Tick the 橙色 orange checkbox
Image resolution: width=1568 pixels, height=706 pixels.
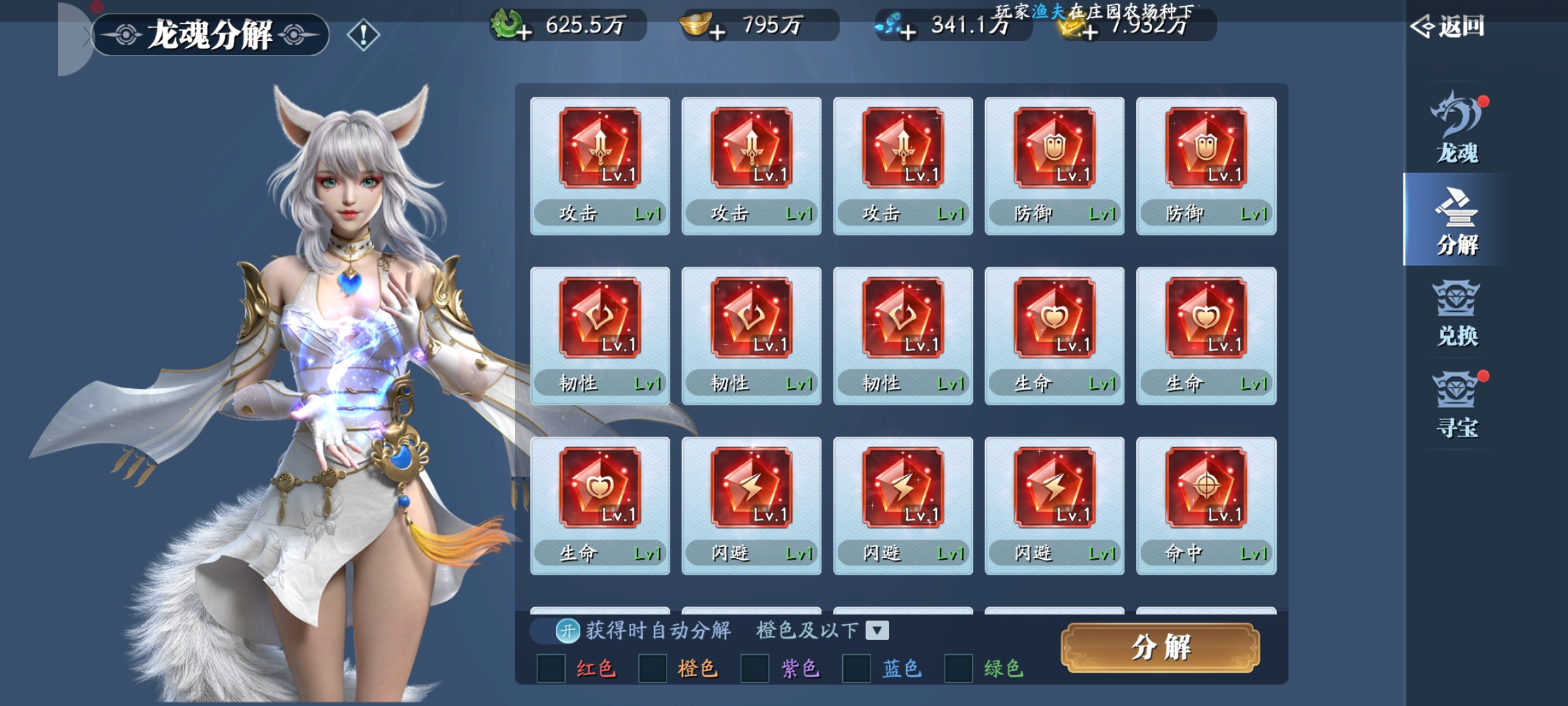click(653, 669)
